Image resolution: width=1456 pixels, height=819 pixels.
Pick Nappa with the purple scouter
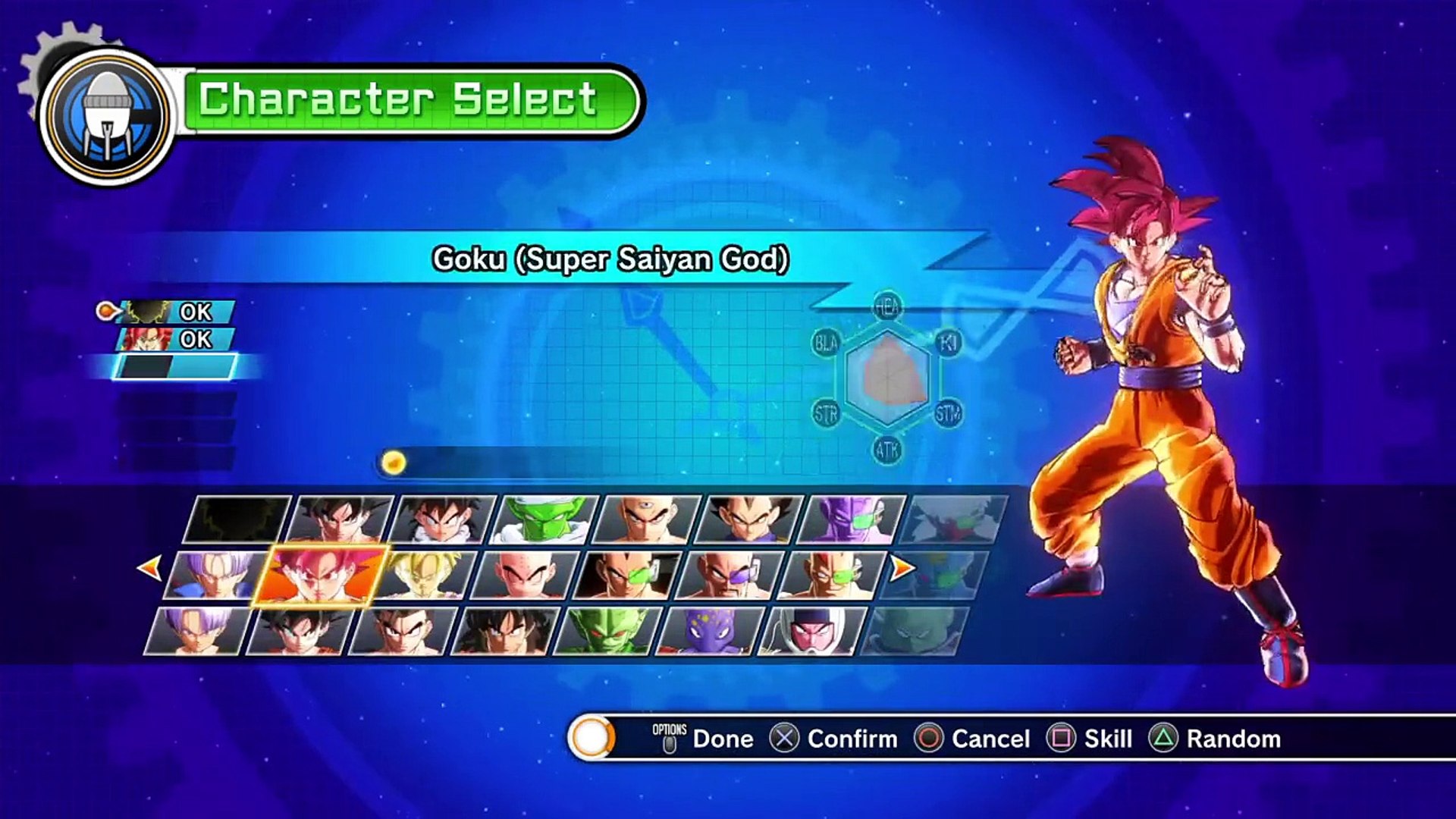pyautogui.click(x=730, y=576)
